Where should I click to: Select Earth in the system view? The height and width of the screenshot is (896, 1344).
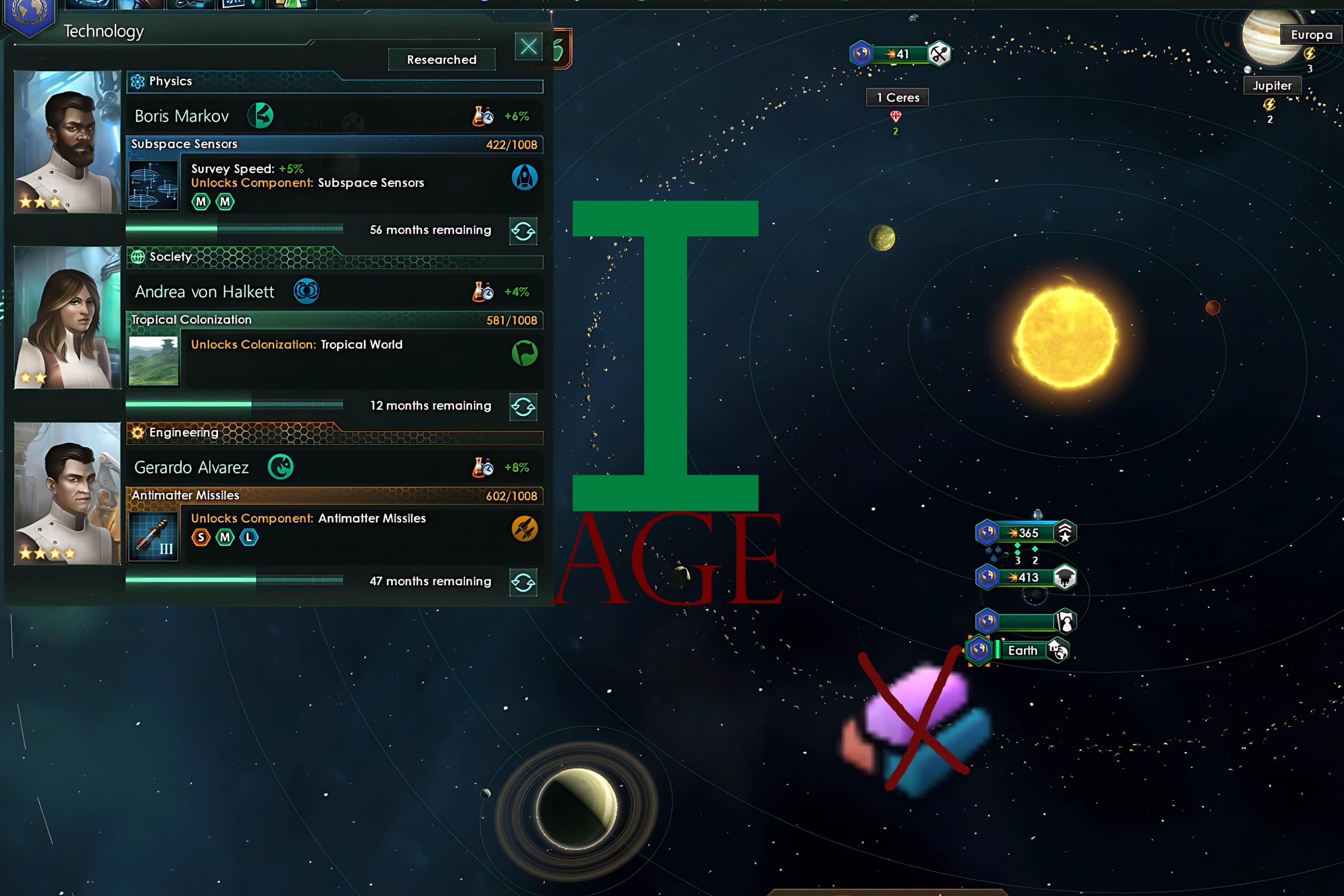(1024, 650)
